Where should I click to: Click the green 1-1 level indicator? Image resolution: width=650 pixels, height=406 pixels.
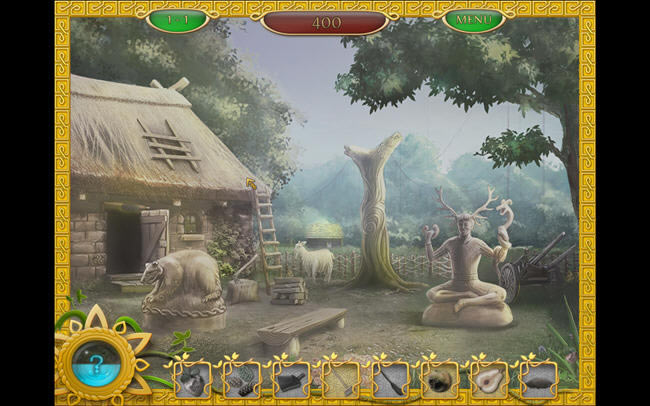tap(177, 19)
